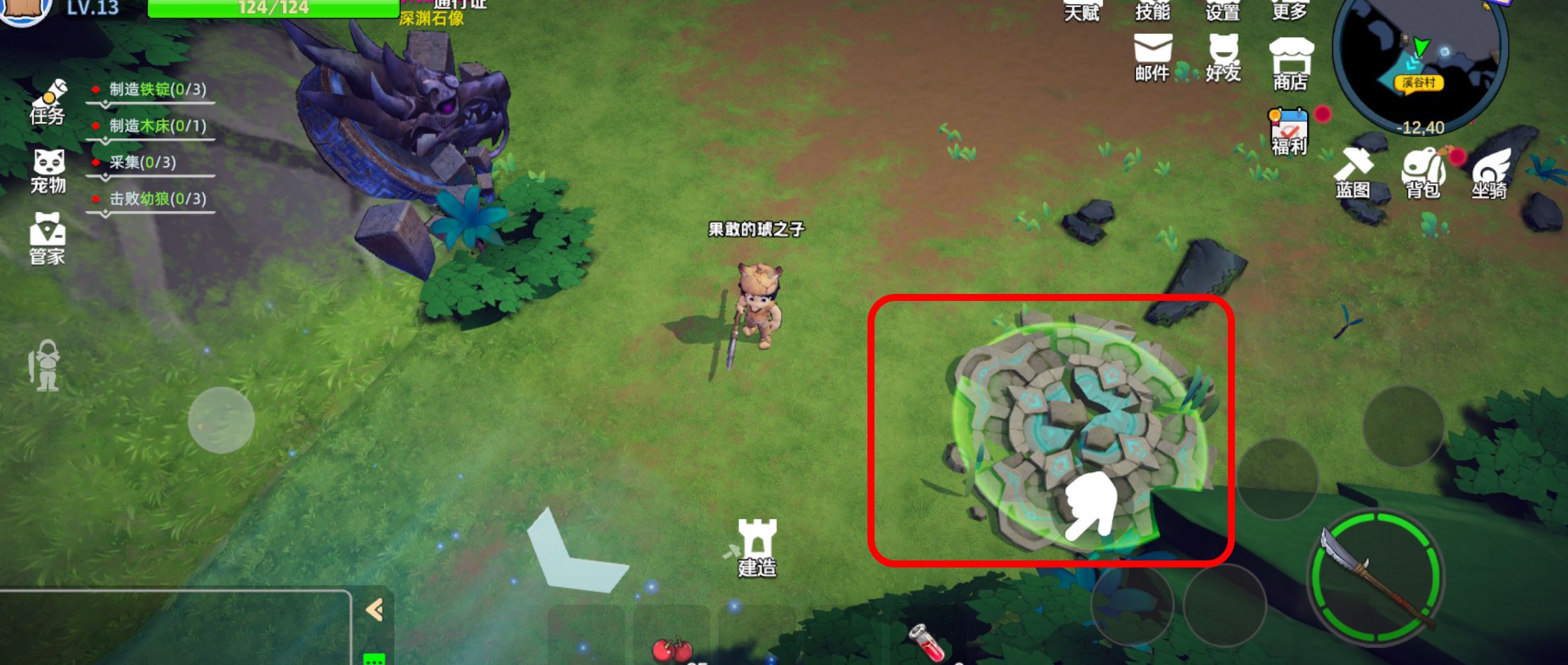Open the 福利 (welfare) rewards calendar
Image resolution: width=1568 pixels, height=665 pixels.
(x=1289, y=130)
